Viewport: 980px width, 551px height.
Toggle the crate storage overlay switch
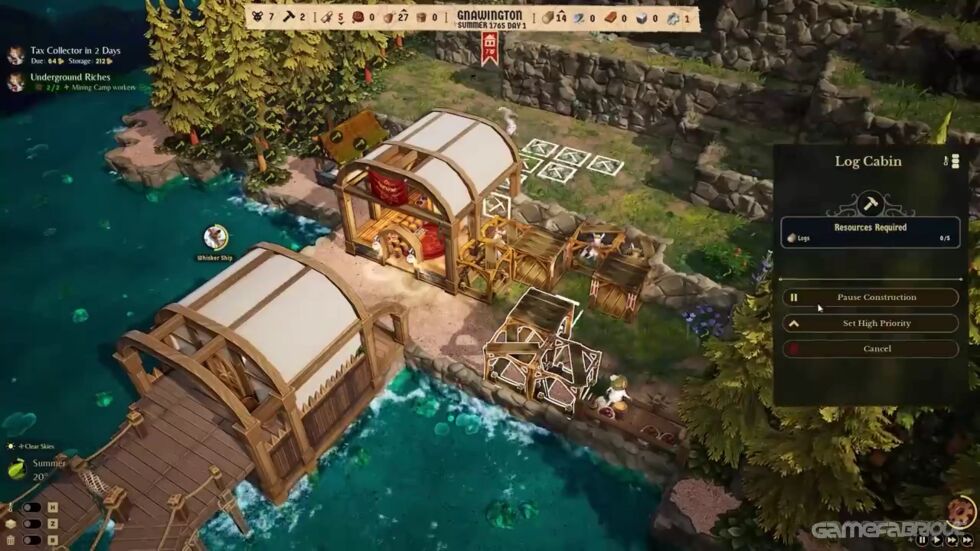tap(33, 523)
